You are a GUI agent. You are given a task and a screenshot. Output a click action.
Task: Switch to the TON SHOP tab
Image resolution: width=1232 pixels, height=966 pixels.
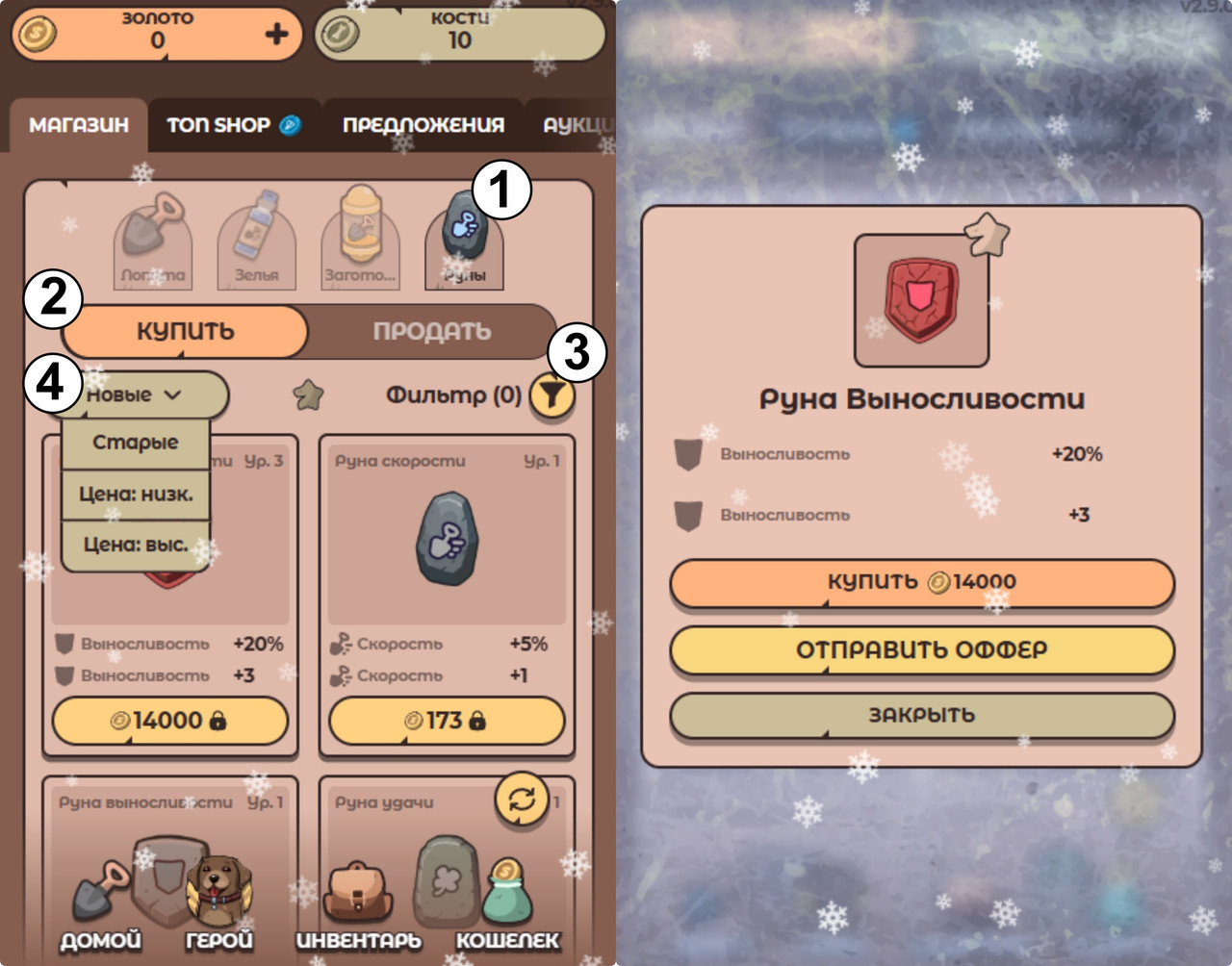[x=233, y=125]
